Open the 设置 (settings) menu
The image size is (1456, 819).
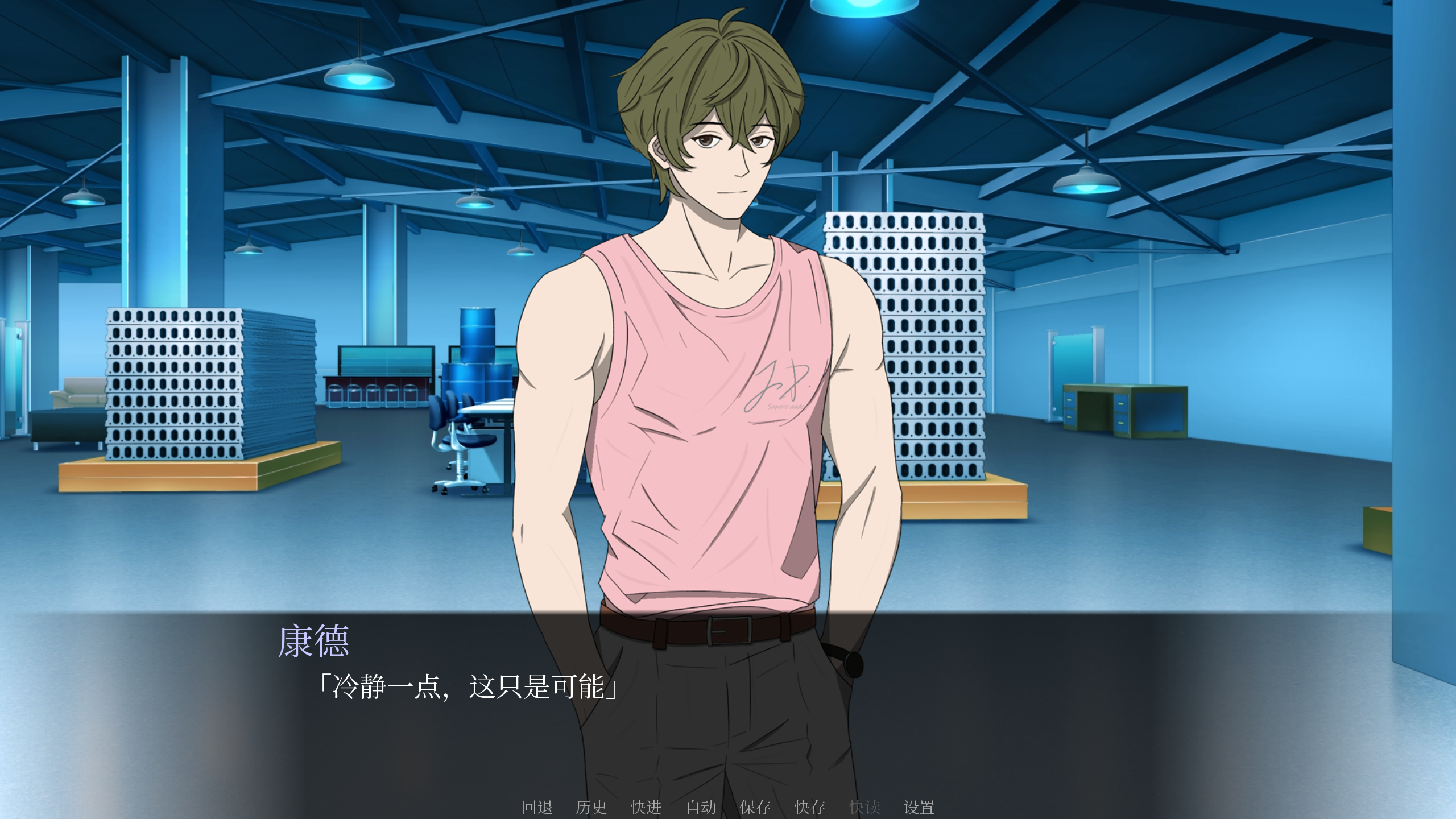[919, 806]
